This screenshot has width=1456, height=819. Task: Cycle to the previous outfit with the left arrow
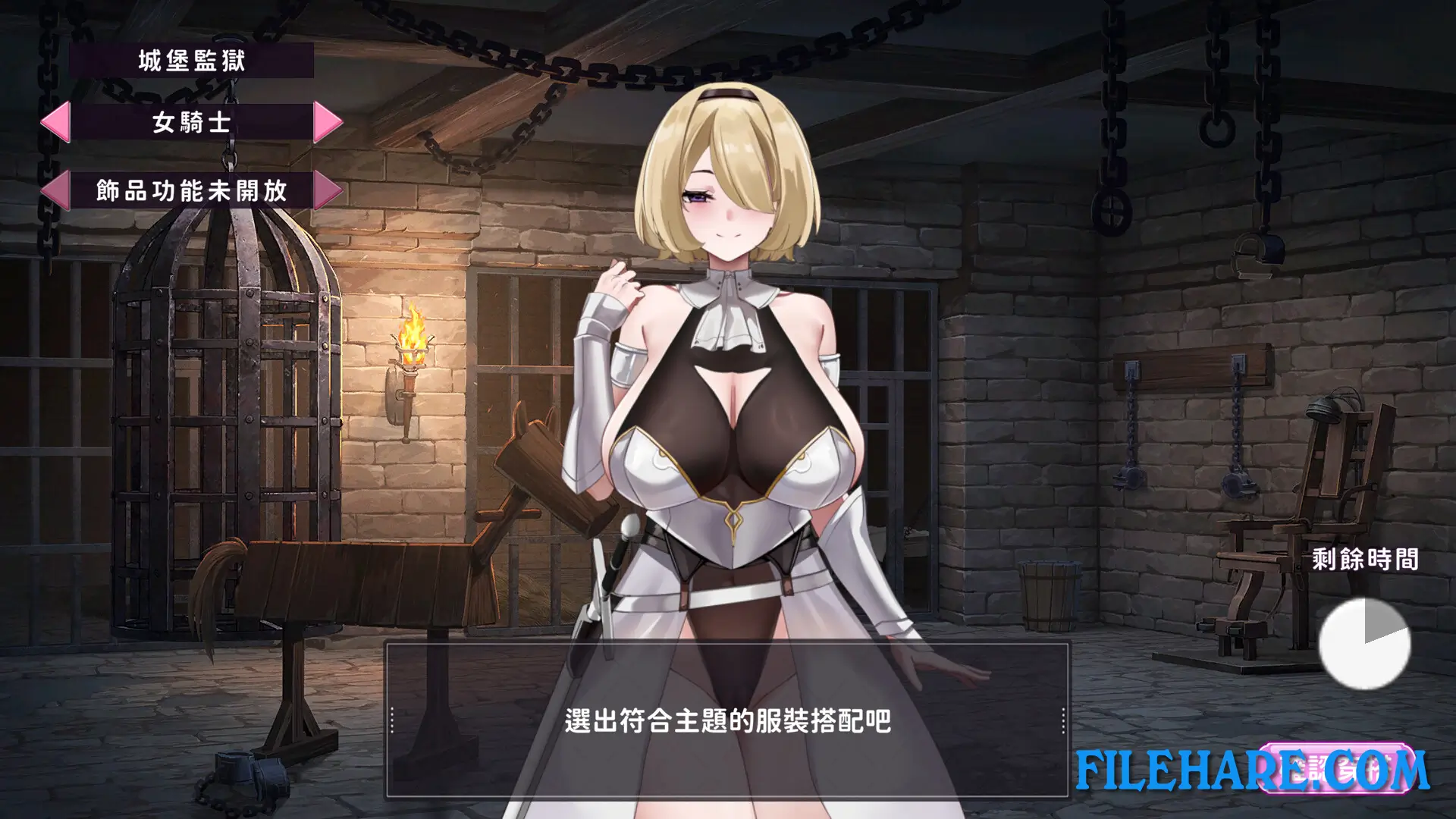click(x=57, y=122)
